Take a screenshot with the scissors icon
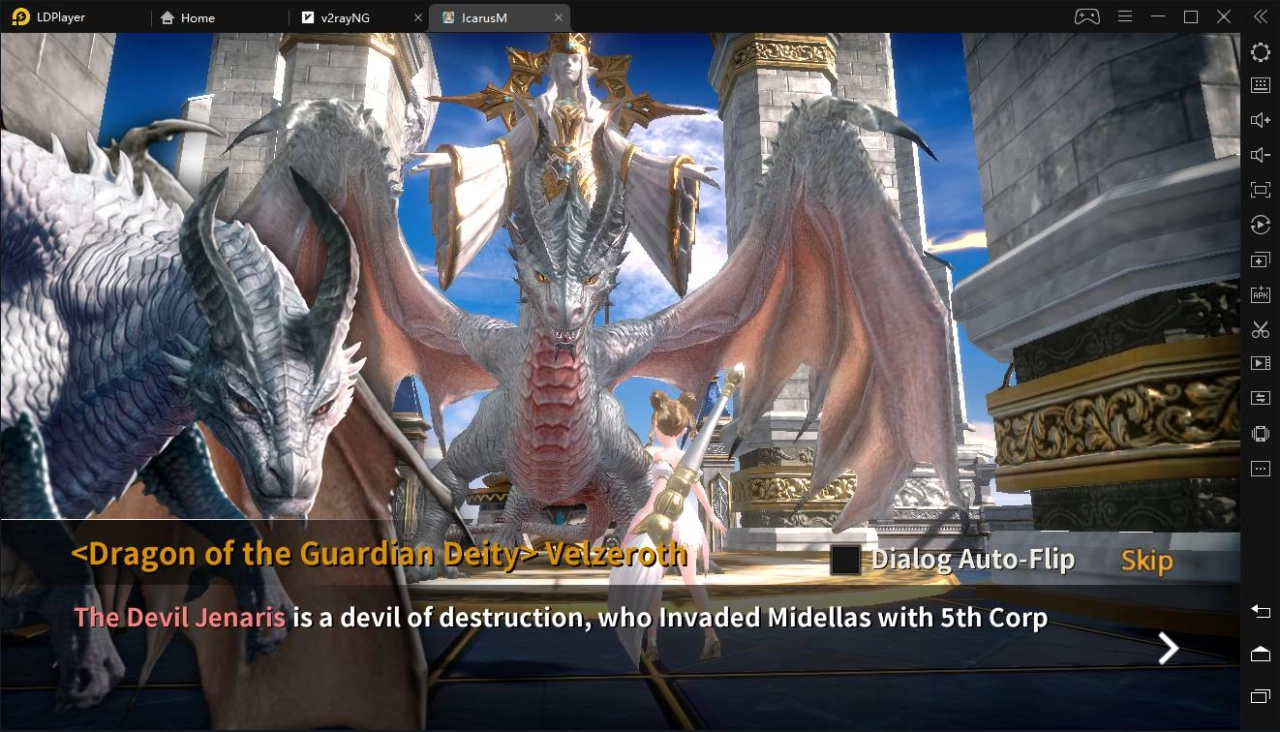 (1258, 328)
